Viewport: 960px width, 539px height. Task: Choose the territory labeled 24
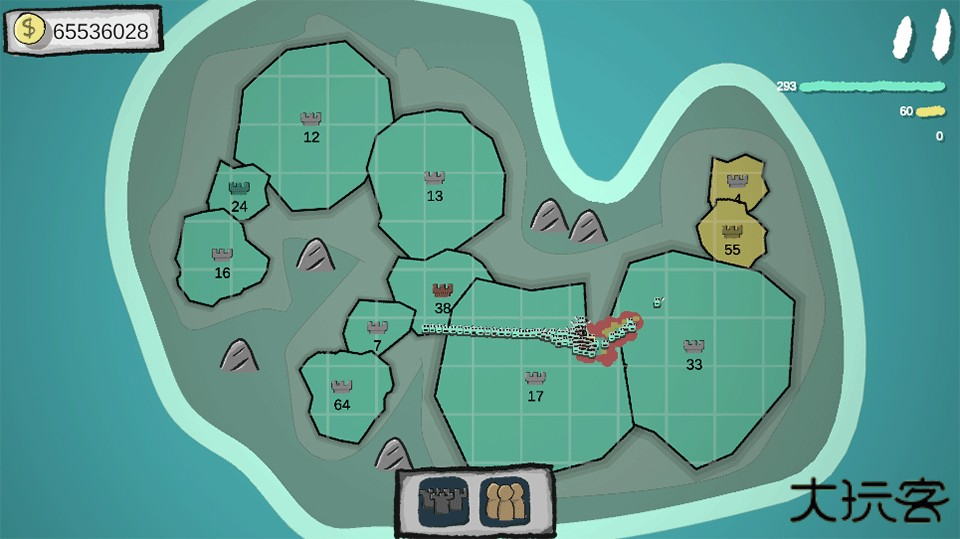click(238, 194)
